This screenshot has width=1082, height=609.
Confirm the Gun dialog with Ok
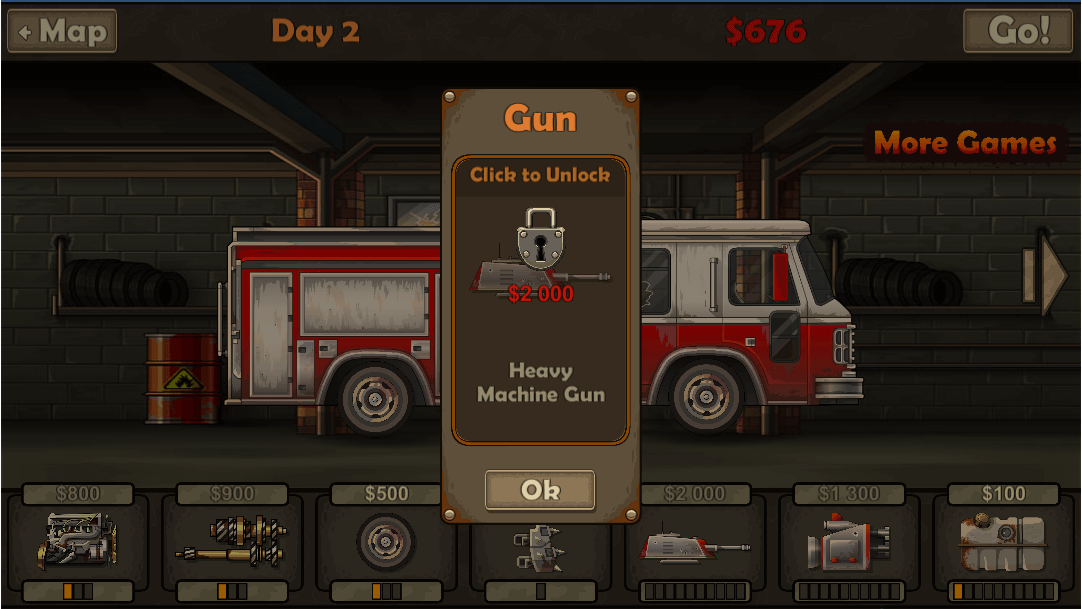coord(540,490)
